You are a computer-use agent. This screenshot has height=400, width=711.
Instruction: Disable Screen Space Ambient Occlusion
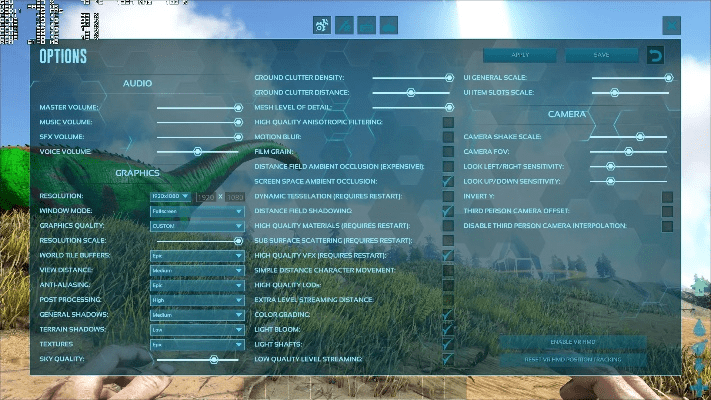coord(448,181)
